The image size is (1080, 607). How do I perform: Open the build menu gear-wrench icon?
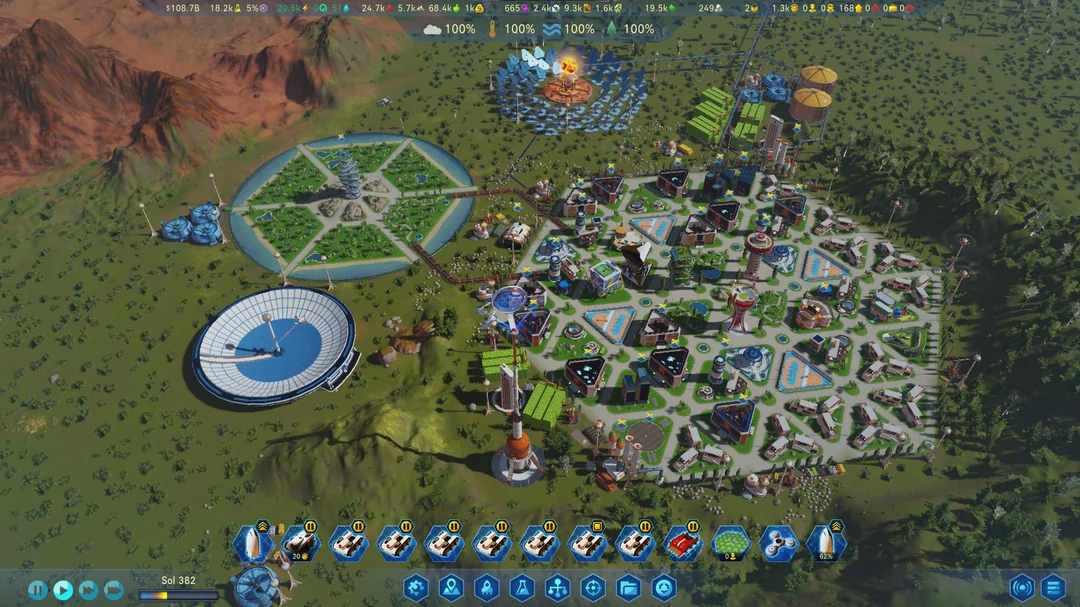416,588
